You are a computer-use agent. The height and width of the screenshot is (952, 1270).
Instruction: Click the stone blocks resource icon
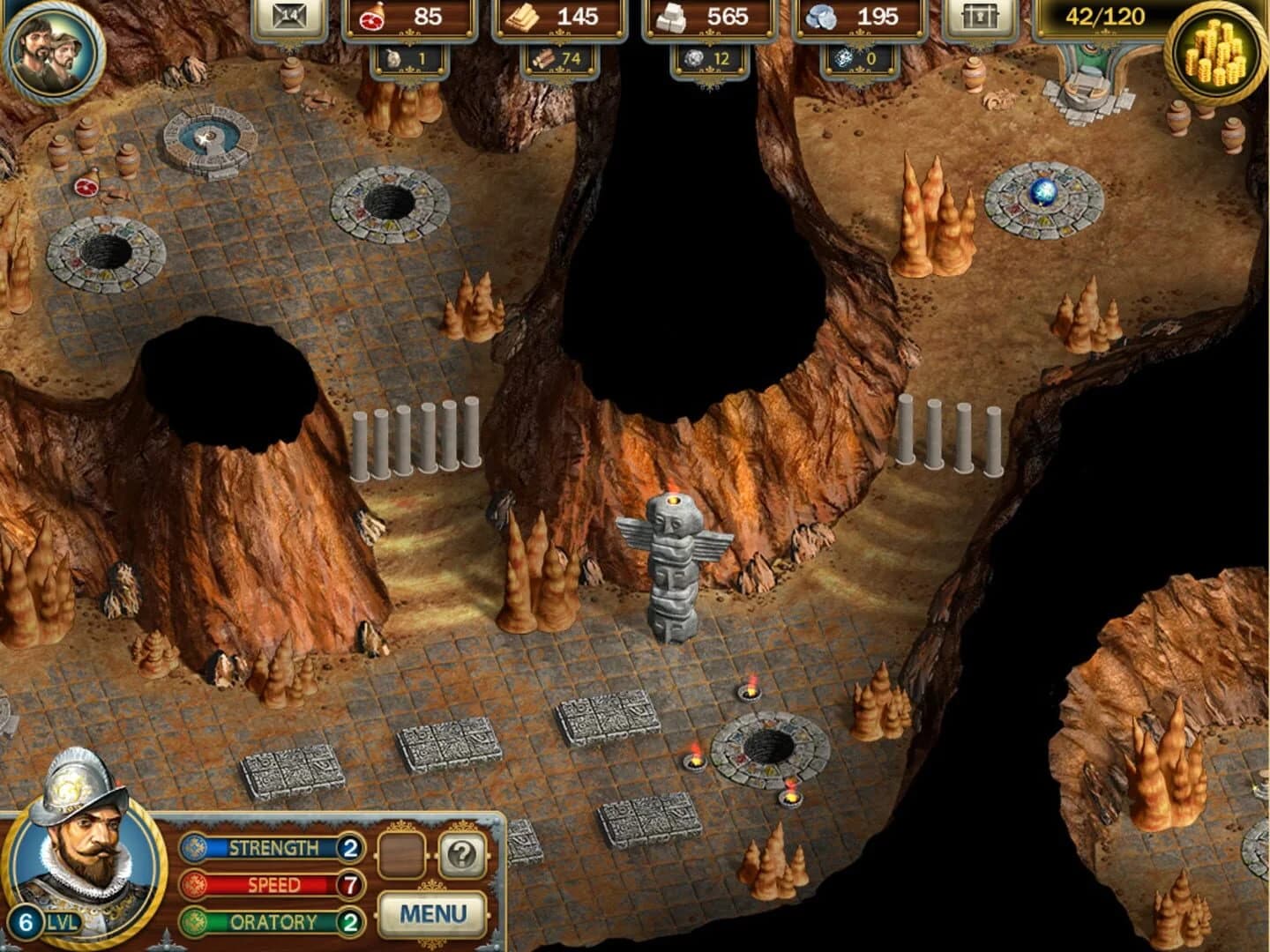coord(673,15)
